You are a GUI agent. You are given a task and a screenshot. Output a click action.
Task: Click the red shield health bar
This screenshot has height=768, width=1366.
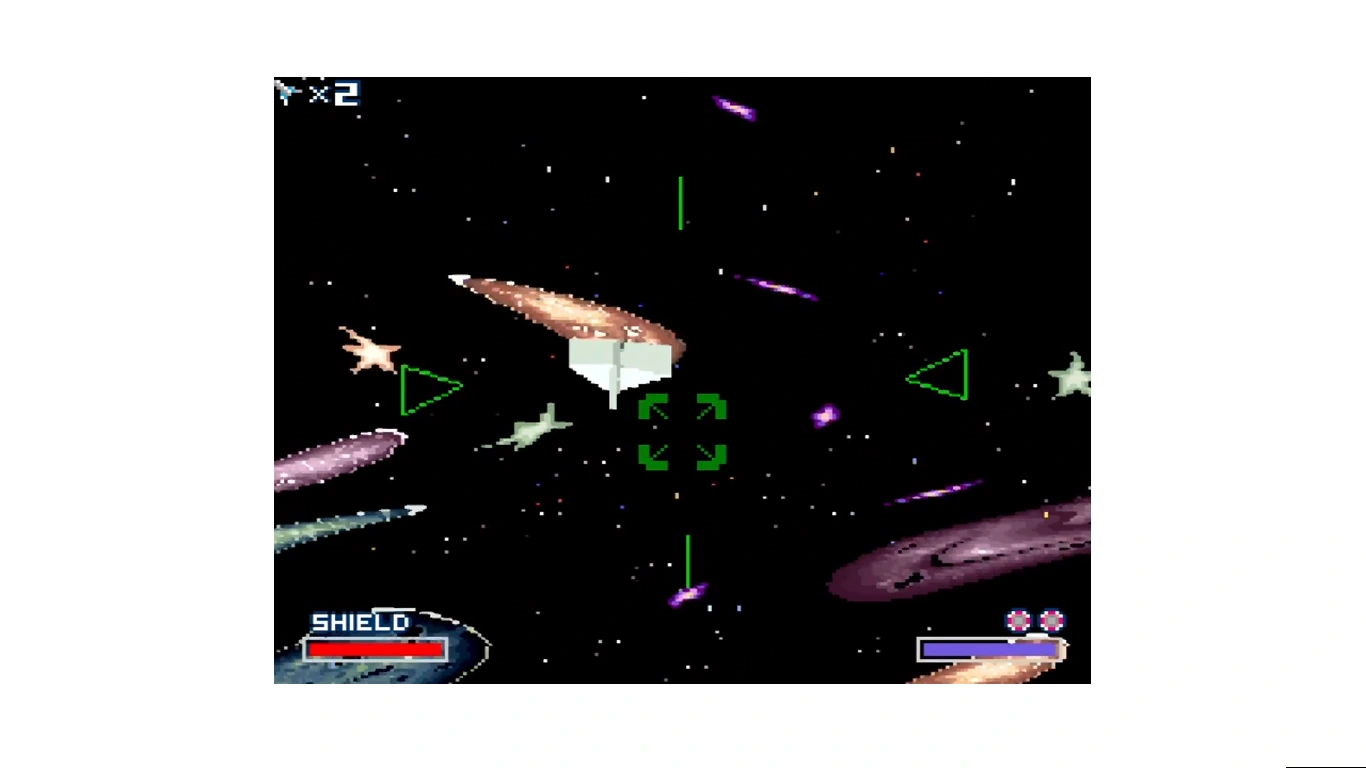(375, 650)
